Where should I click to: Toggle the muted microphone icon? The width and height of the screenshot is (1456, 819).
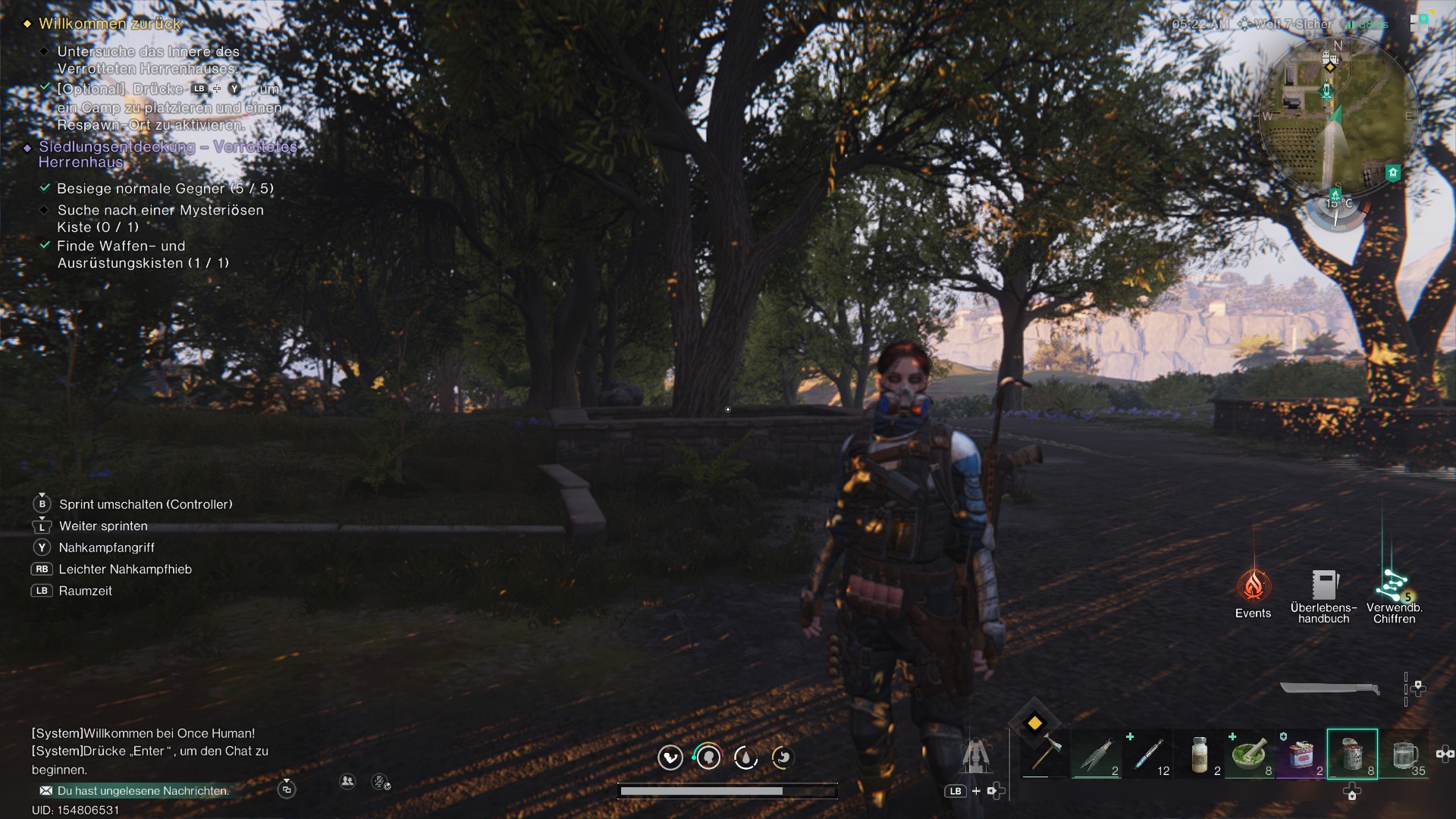tap(381, 782)
